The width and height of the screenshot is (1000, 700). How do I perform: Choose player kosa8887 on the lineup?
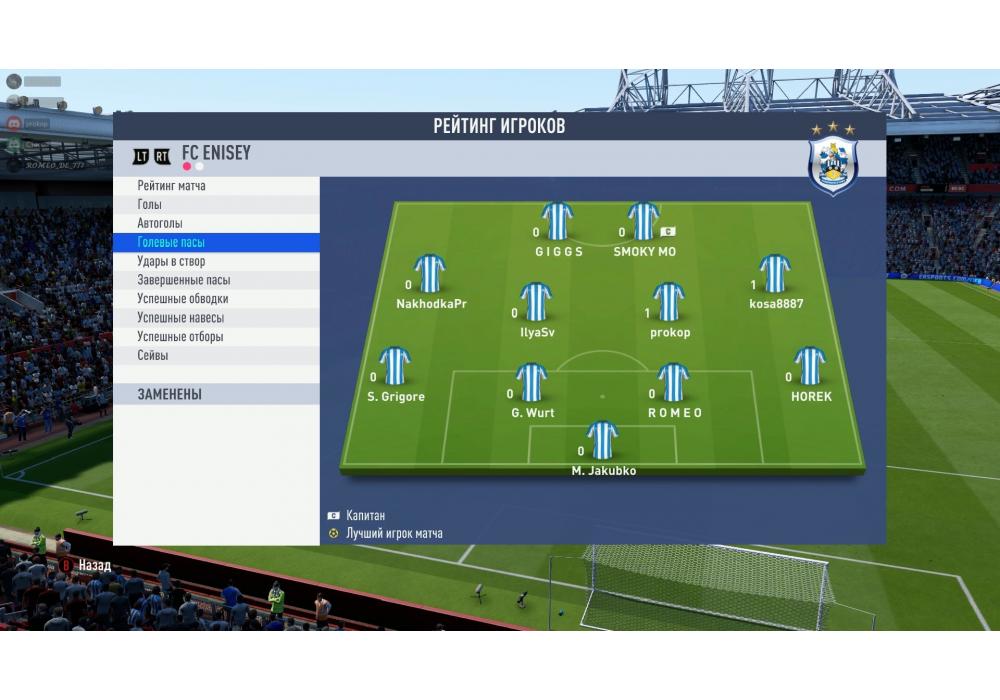point(775,274)
